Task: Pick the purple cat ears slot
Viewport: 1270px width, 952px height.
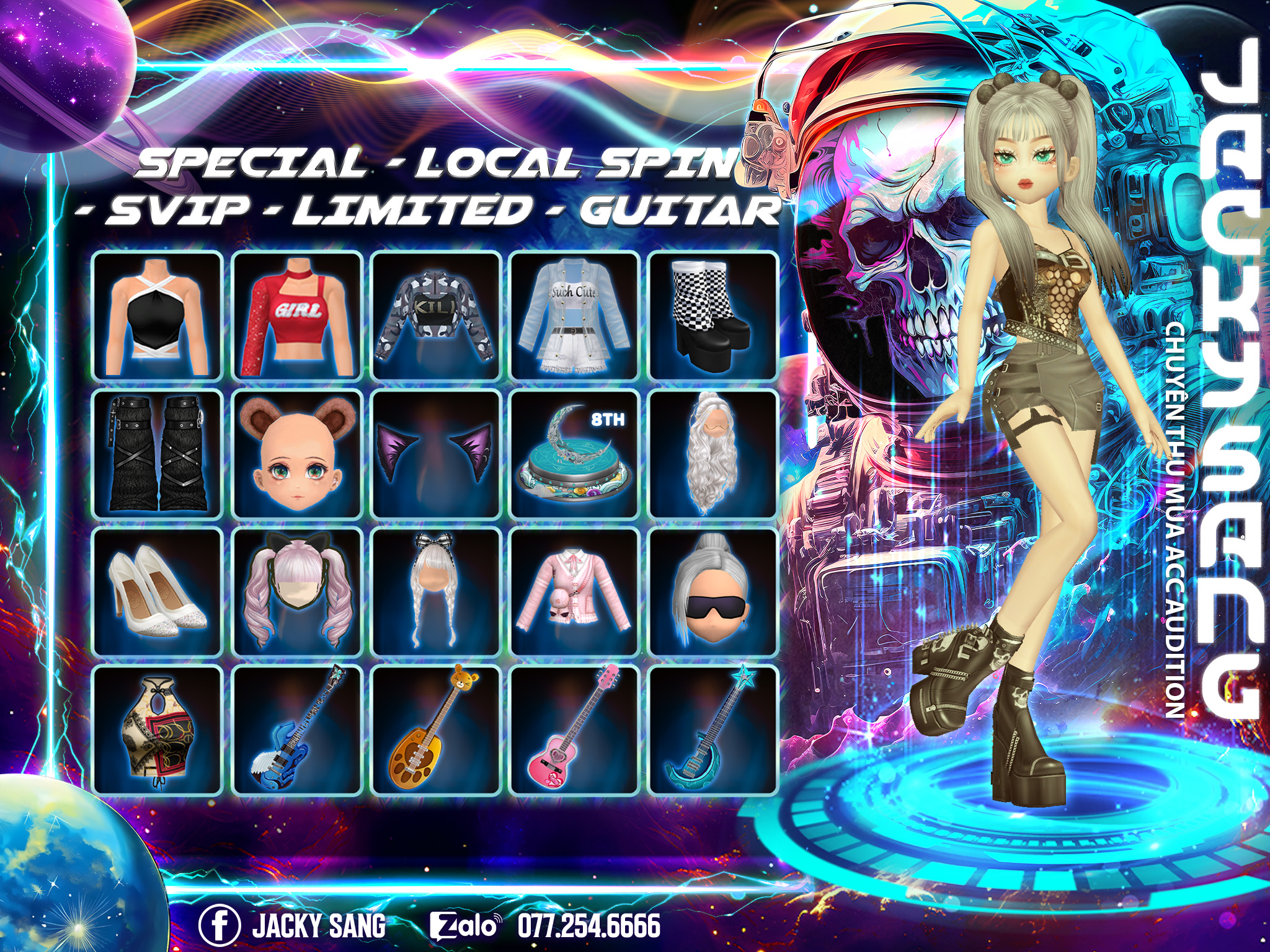Action: [436, 454]
